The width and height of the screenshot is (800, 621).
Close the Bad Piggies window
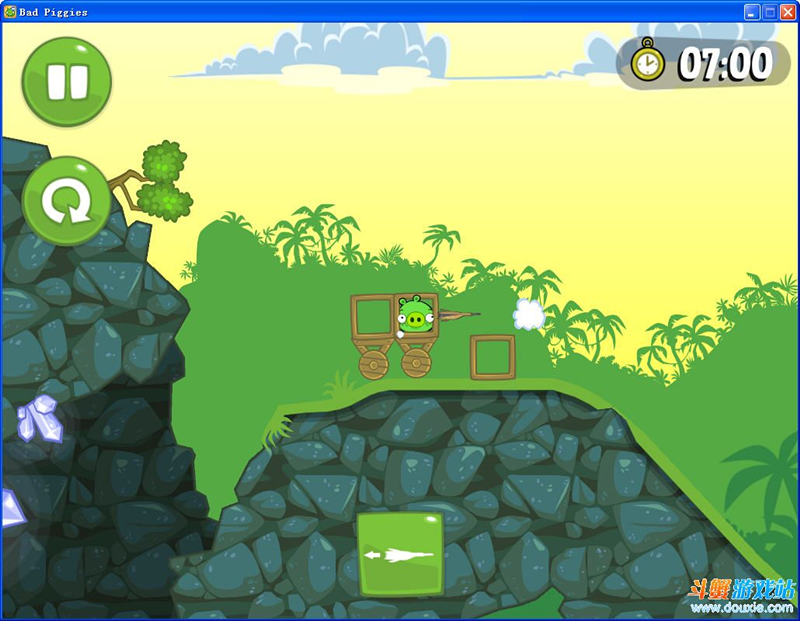pos(787,12)
